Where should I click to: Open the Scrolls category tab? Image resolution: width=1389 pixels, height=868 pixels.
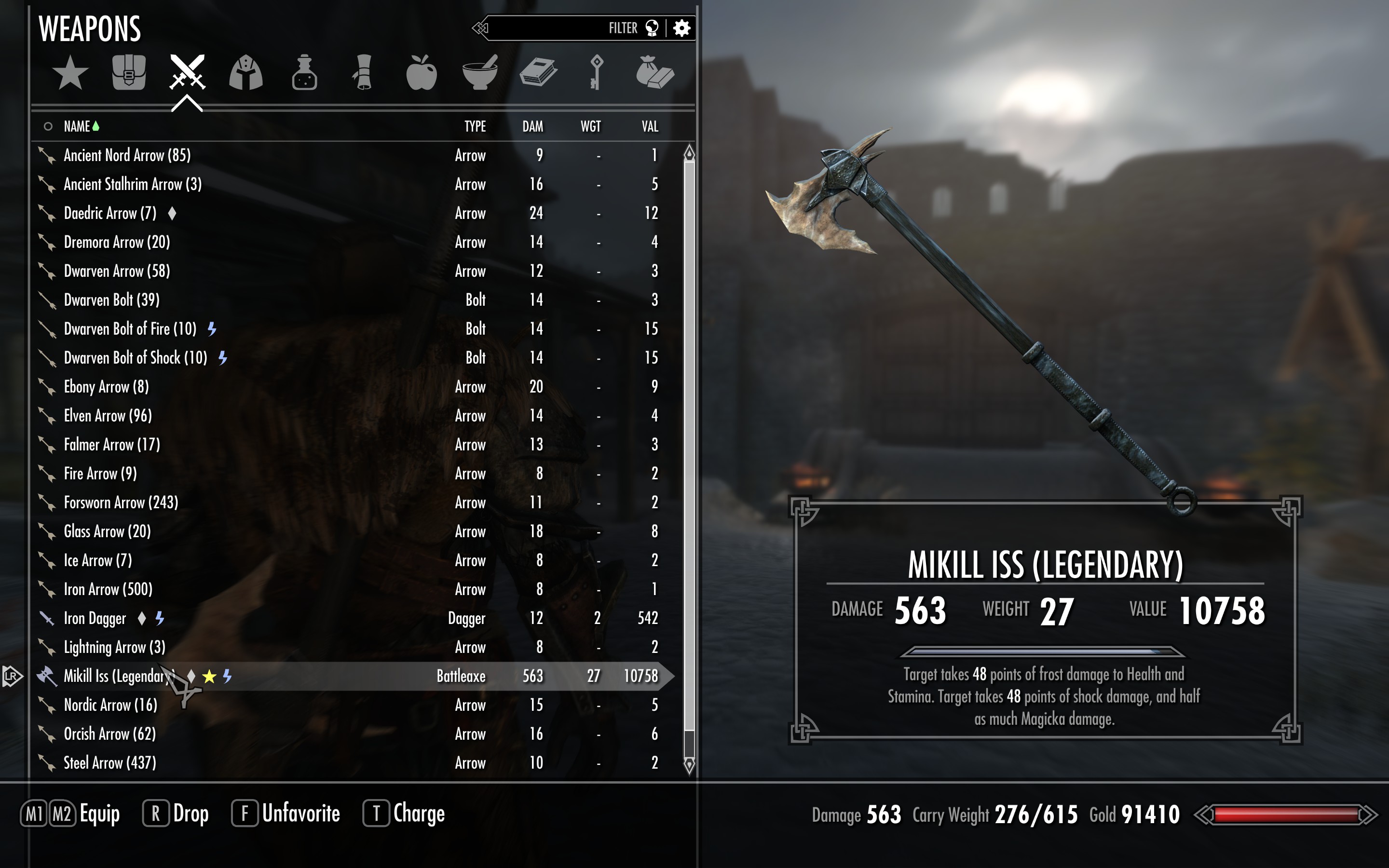(x=363, y=73)
